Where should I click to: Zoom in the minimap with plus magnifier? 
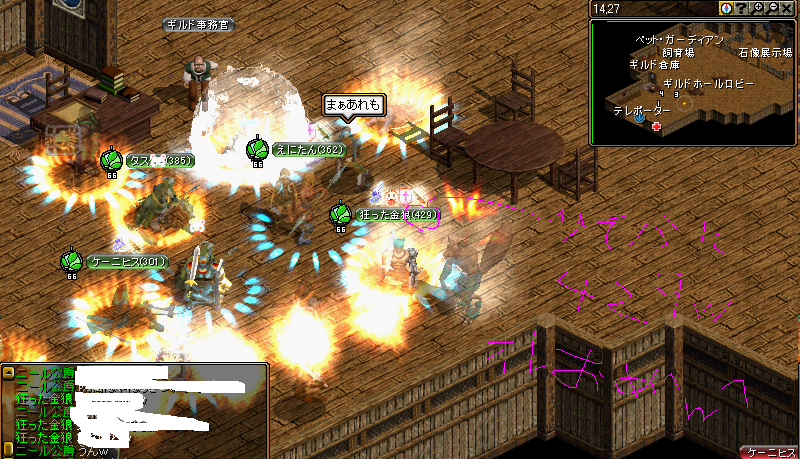pyautogui.click(x=758, y=8)
